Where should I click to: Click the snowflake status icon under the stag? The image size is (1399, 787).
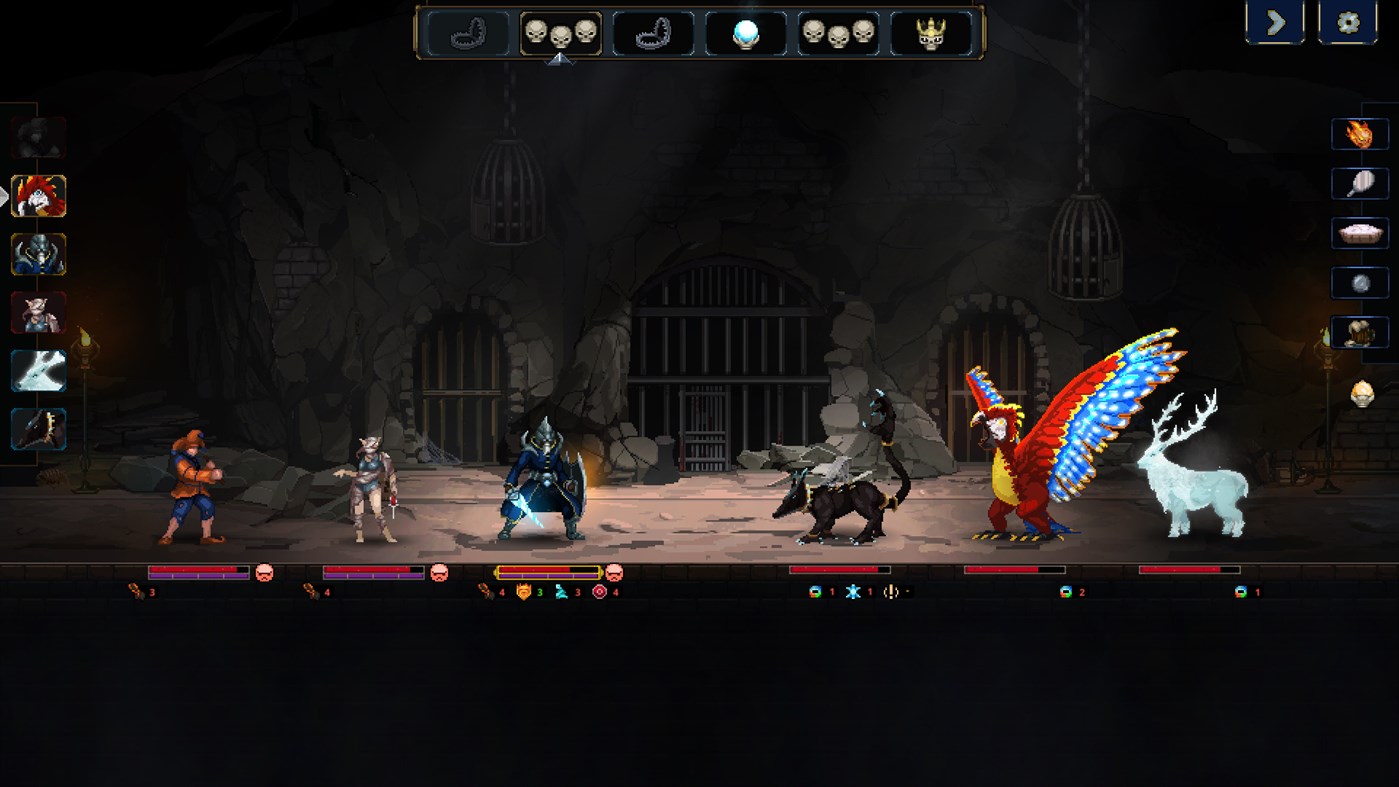point(851,592)
